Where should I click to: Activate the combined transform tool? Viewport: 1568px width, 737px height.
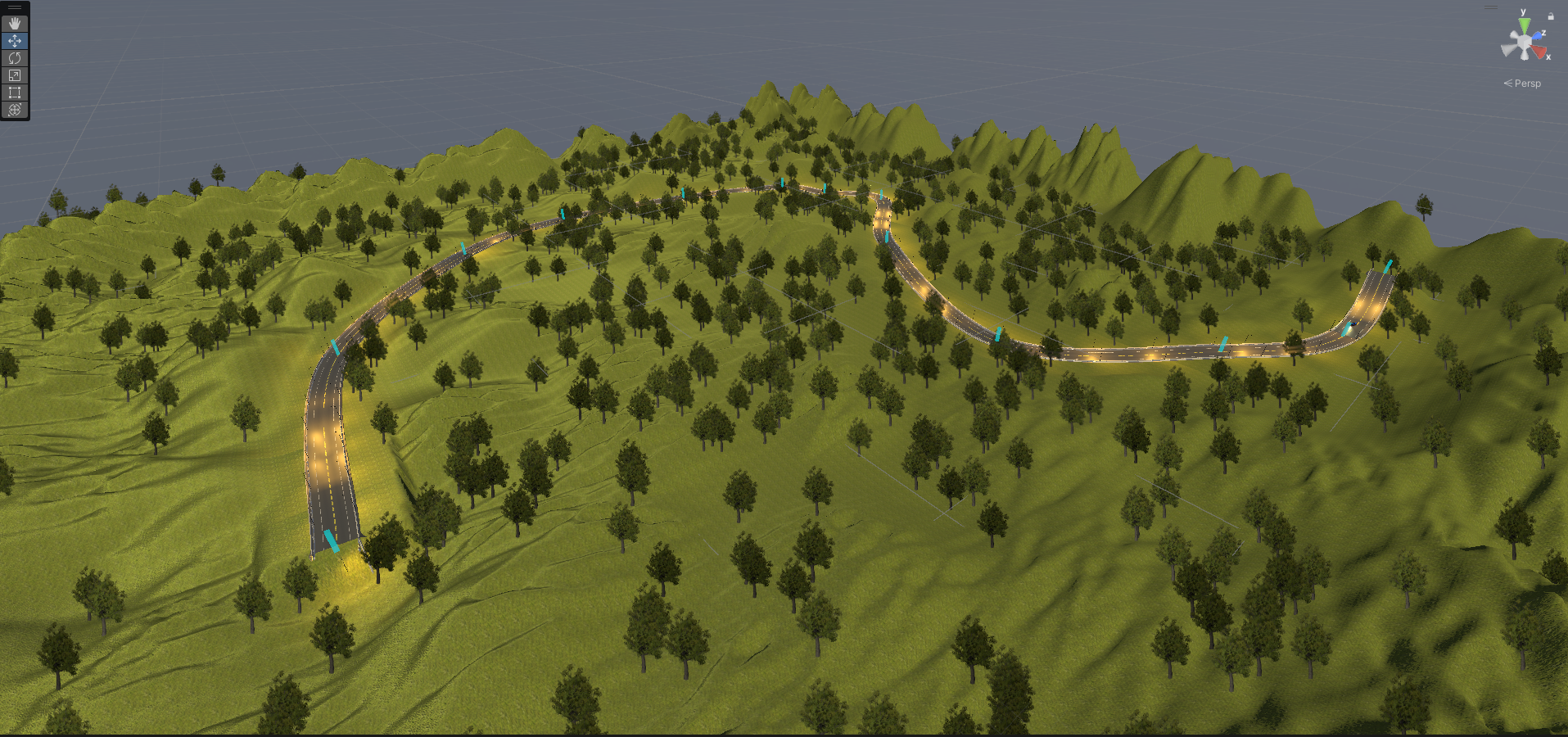[15, 110]
